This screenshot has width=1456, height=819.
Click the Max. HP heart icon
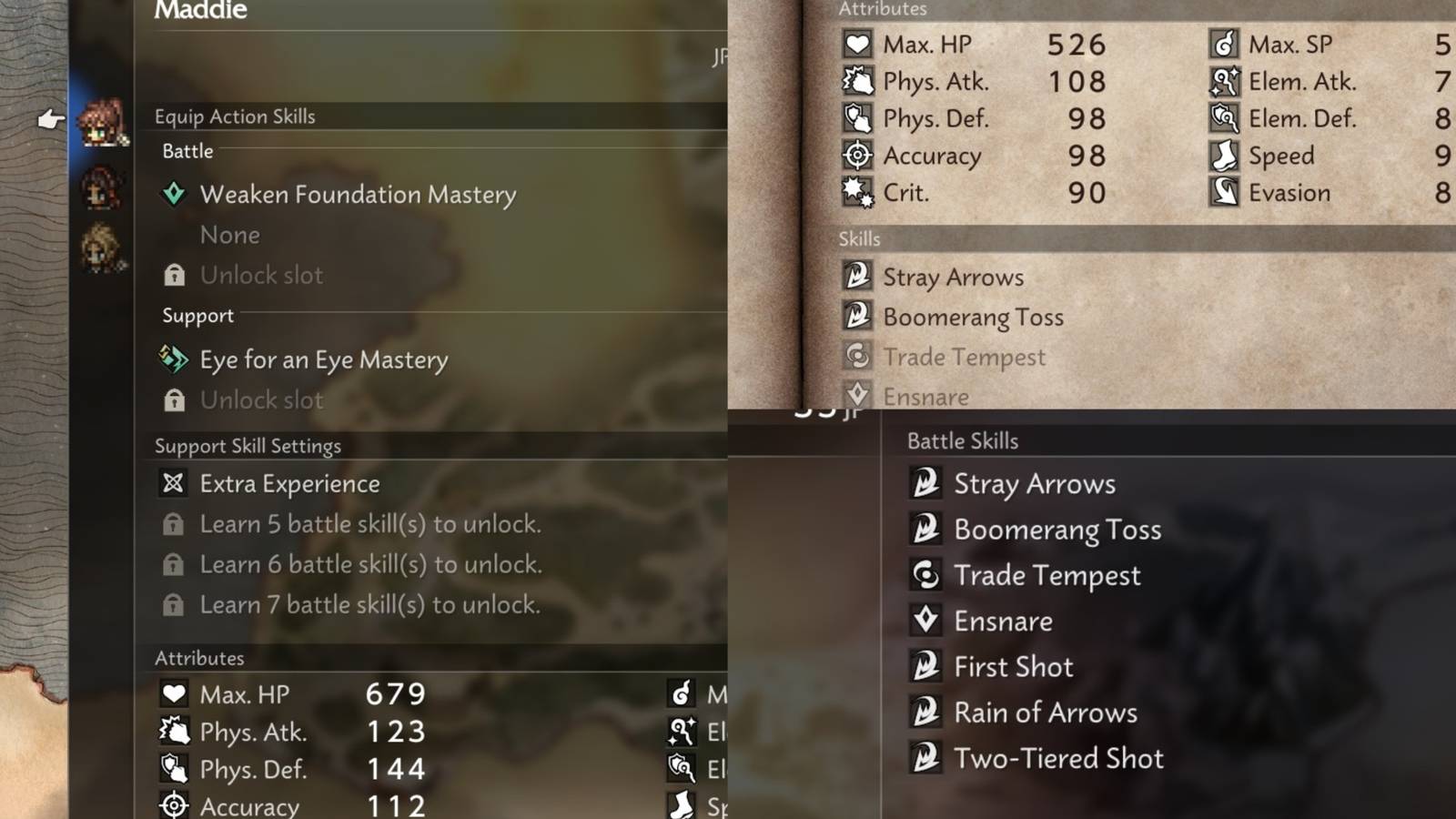pyautogui.click(x=856, y=44)
